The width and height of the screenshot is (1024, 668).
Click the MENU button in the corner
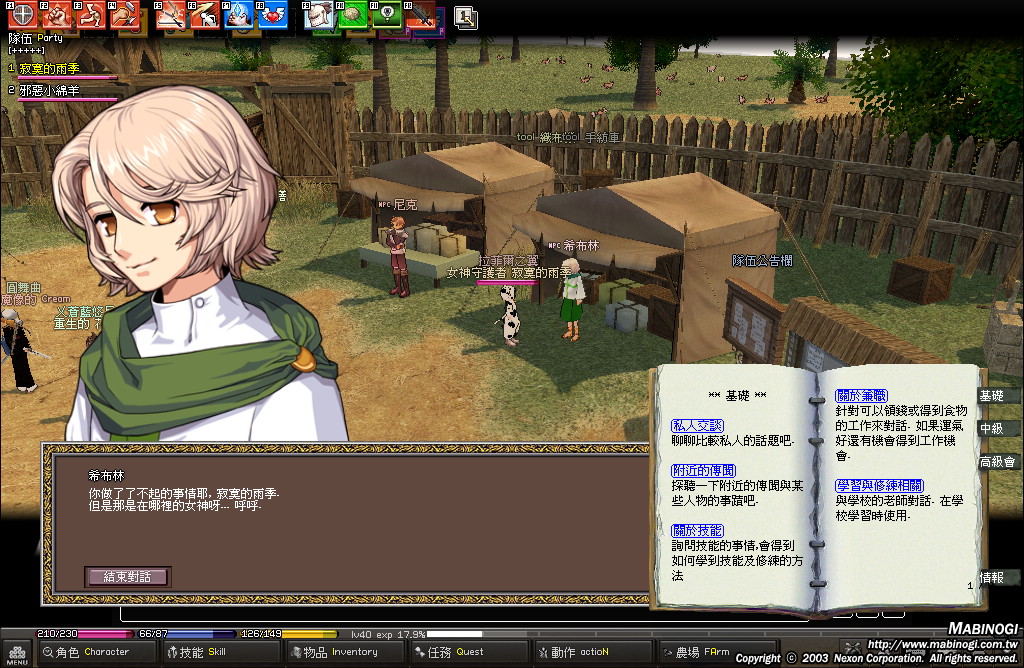tap(17, 653)
